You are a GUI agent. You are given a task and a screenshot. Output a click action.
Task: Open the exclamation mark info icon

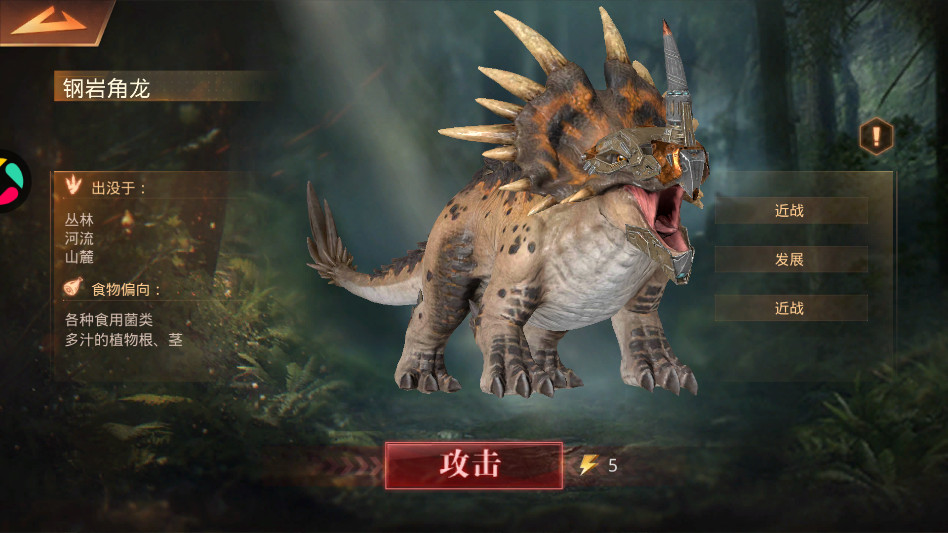pos(876,136)
